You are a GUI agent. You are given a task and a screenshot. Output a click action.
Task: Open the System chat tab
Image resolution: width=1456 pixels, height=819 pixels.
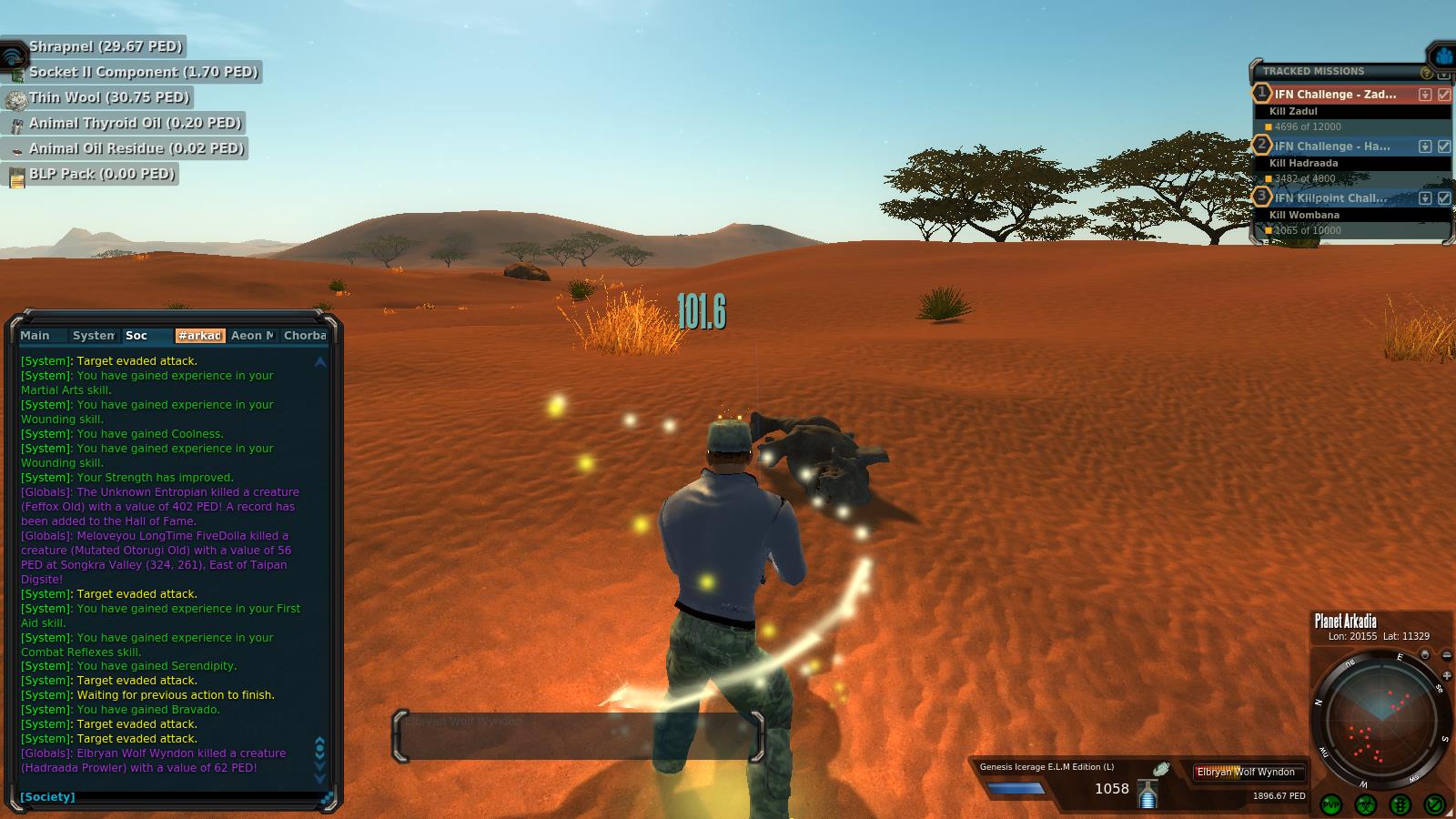pos(93,336)
